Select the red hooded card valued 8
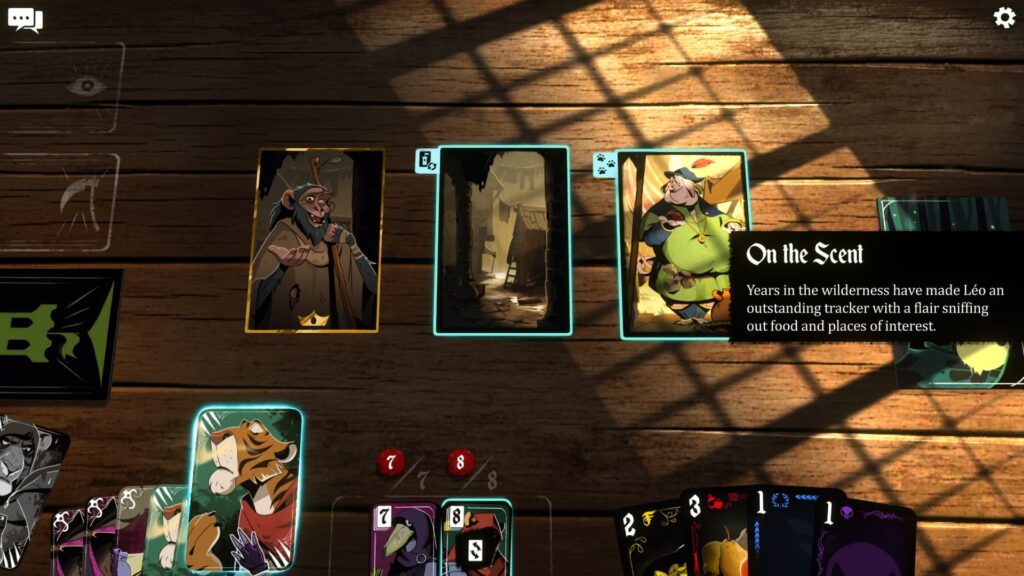 (477, 540)
